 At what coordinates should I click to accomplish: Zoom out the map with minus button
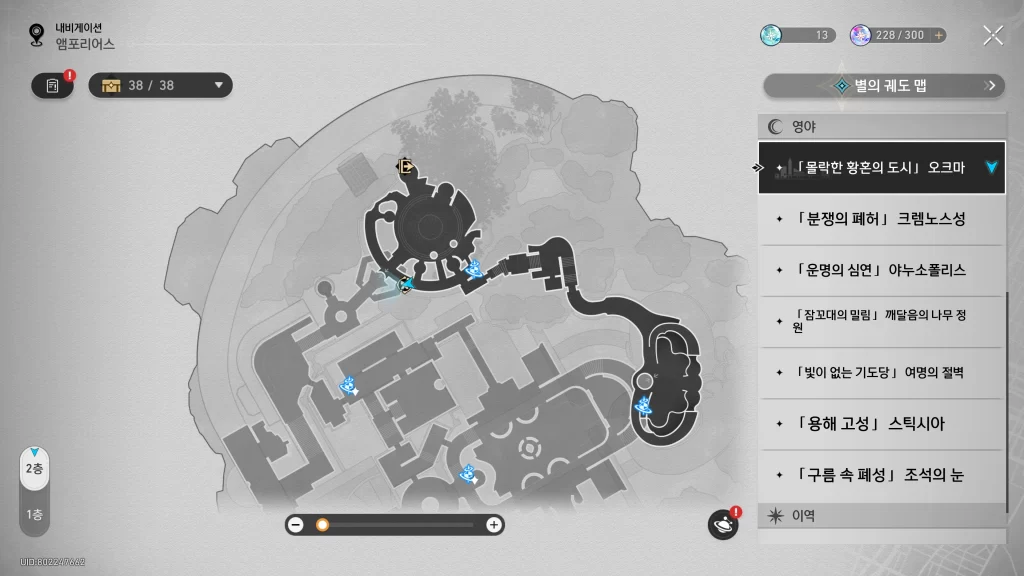tap(296, 524)
